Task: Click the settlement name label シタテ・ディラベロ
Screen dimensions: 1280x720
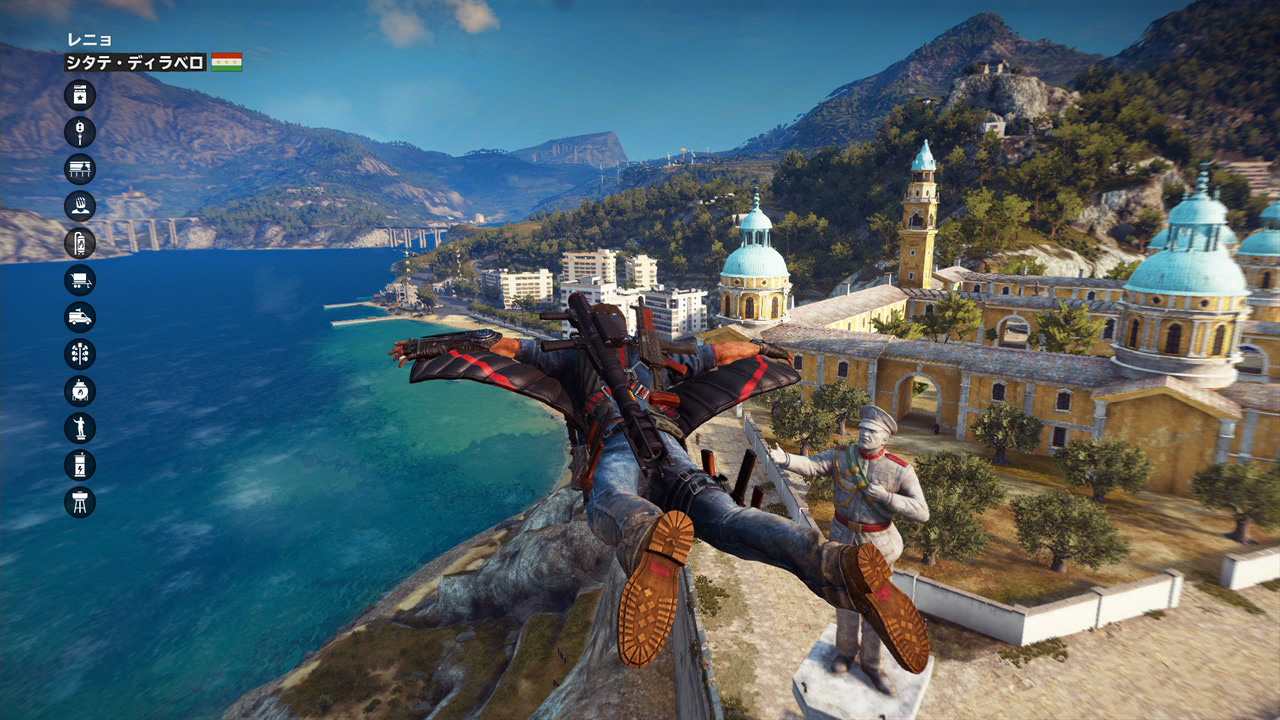Action: tap(135, 62)
